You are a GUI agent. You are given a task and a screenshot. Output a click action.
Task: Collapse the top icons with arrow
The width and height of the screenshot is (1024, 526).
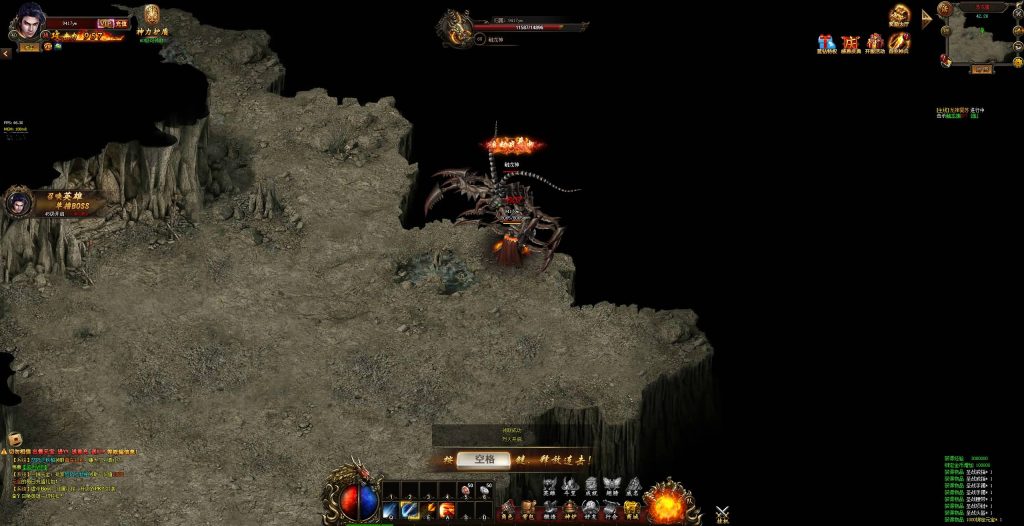pyautogui.click(x=926, y=20)
